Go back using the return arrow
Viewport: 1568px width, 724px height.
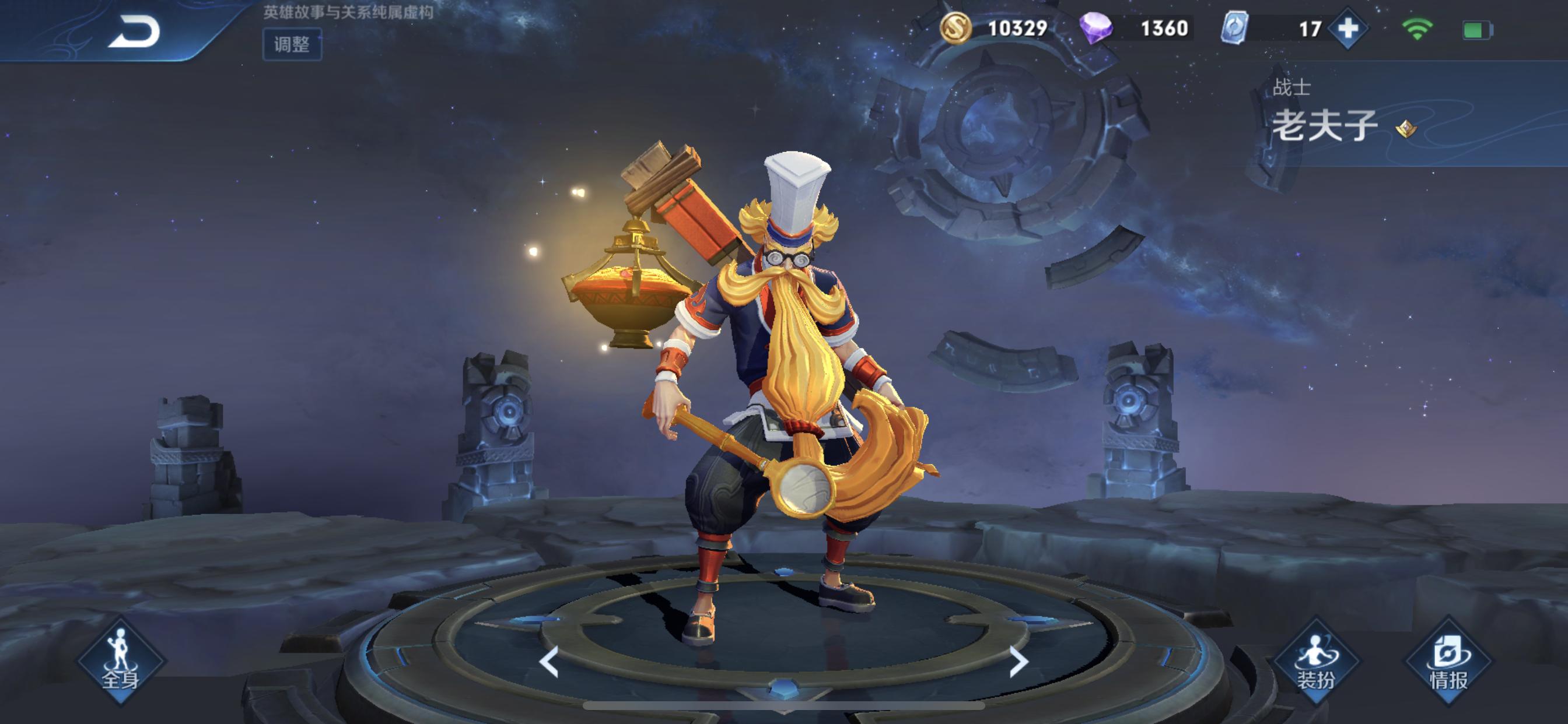click(134, 31)
